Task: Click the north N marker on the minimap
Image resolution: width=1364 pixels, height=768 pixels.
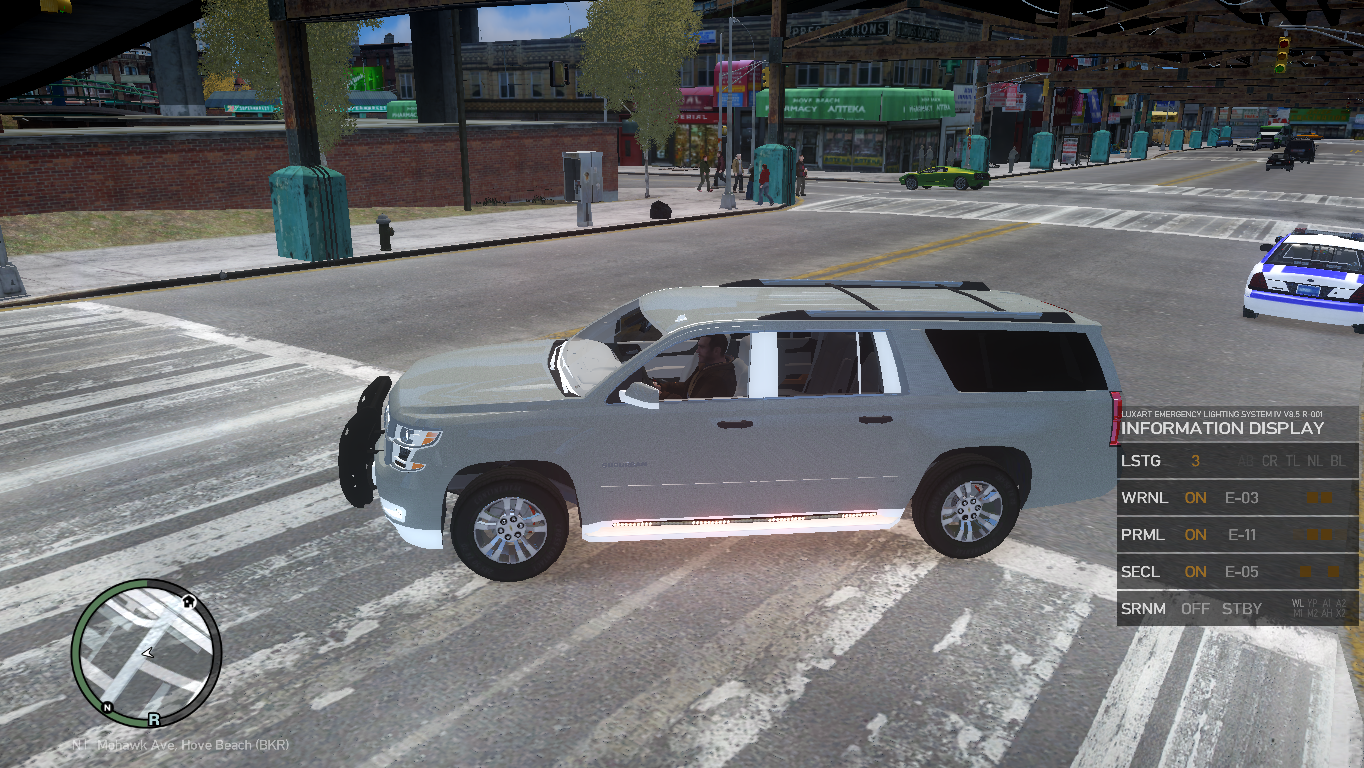Action: coord(106,707)
